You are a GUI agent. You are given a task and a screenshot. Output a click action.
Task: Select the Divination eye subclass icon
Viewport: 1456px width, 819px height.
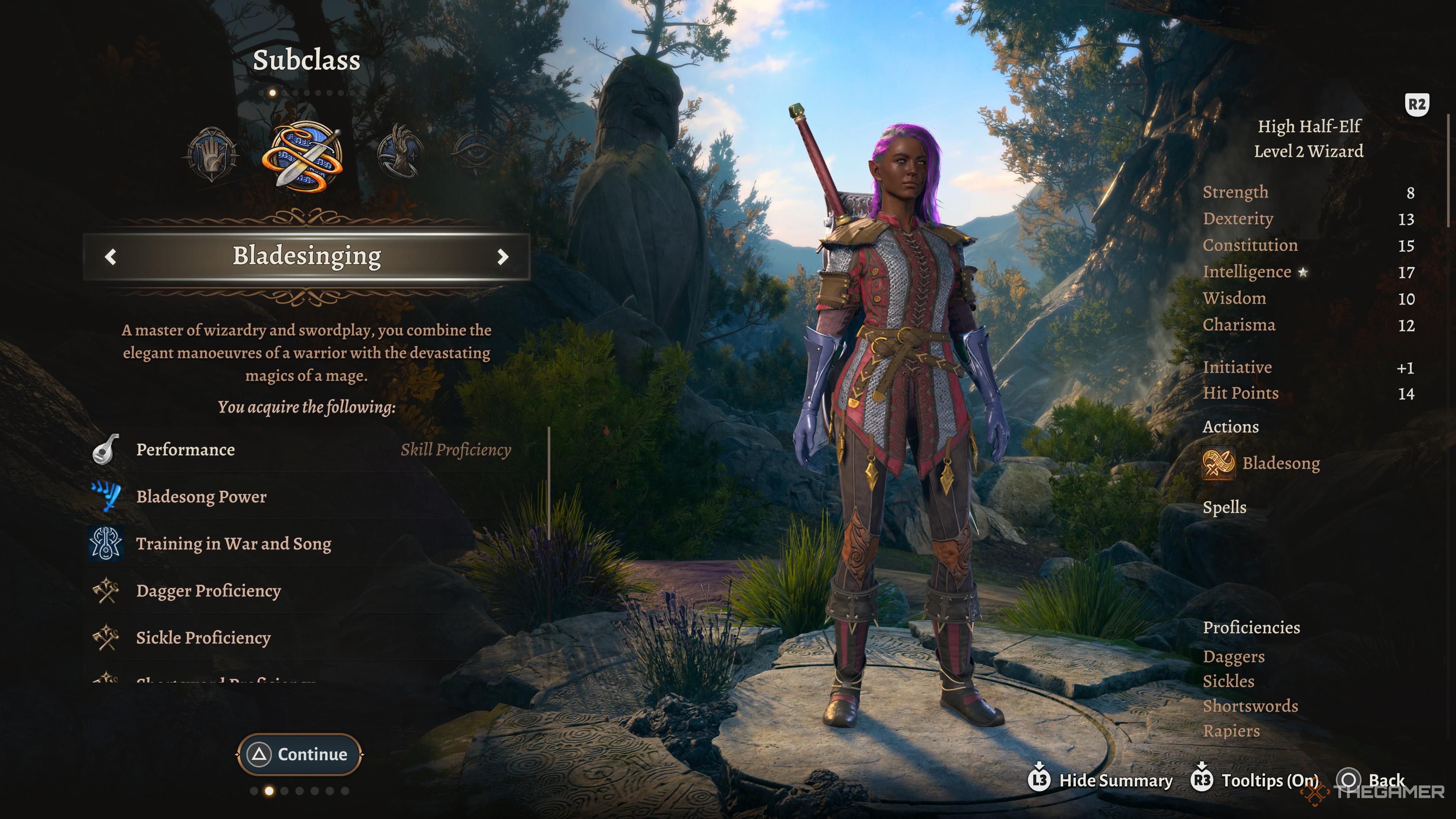477,152
